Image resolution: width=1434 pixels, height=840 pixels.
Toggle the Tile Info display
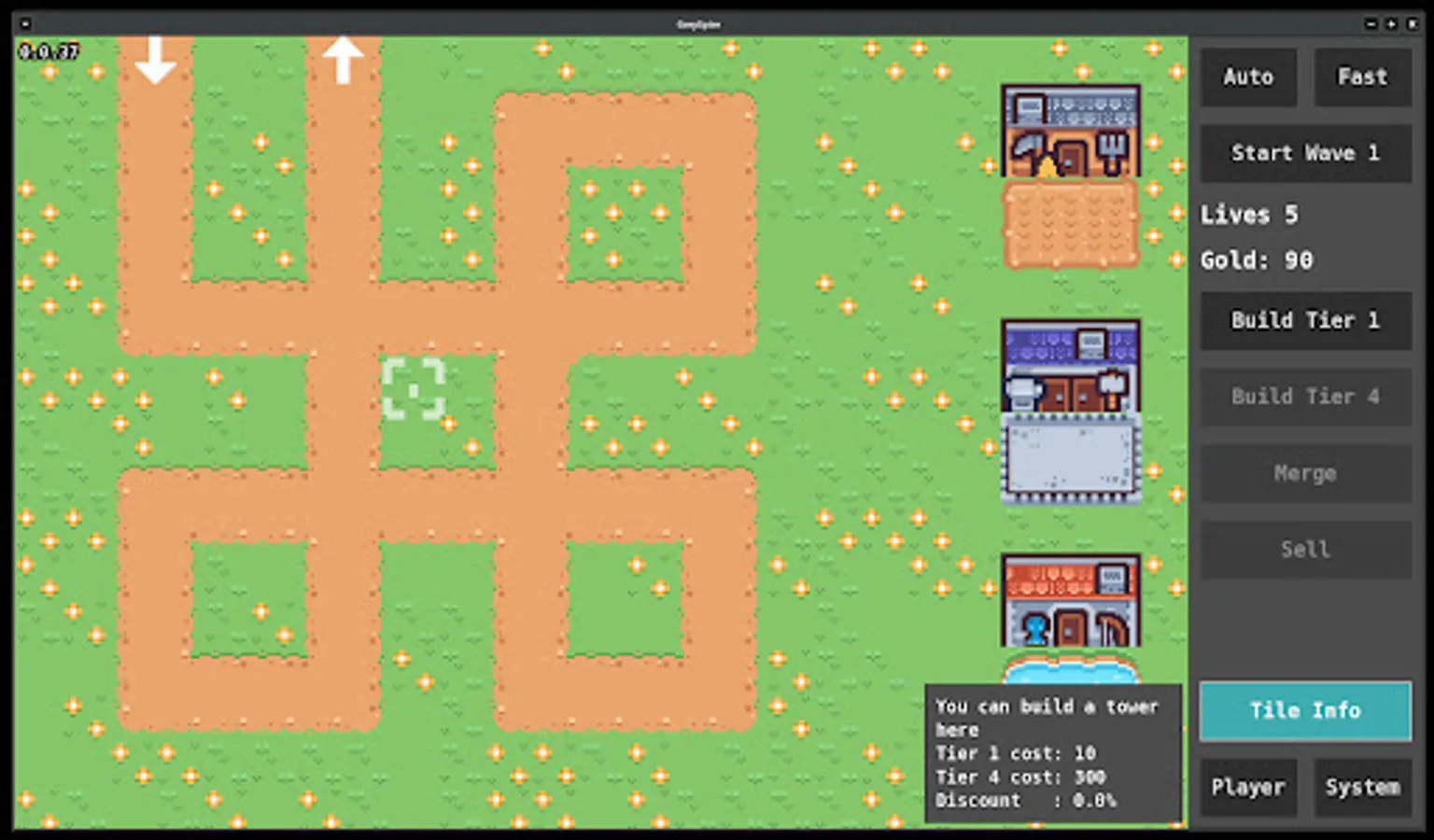[x=1304, y=711]
